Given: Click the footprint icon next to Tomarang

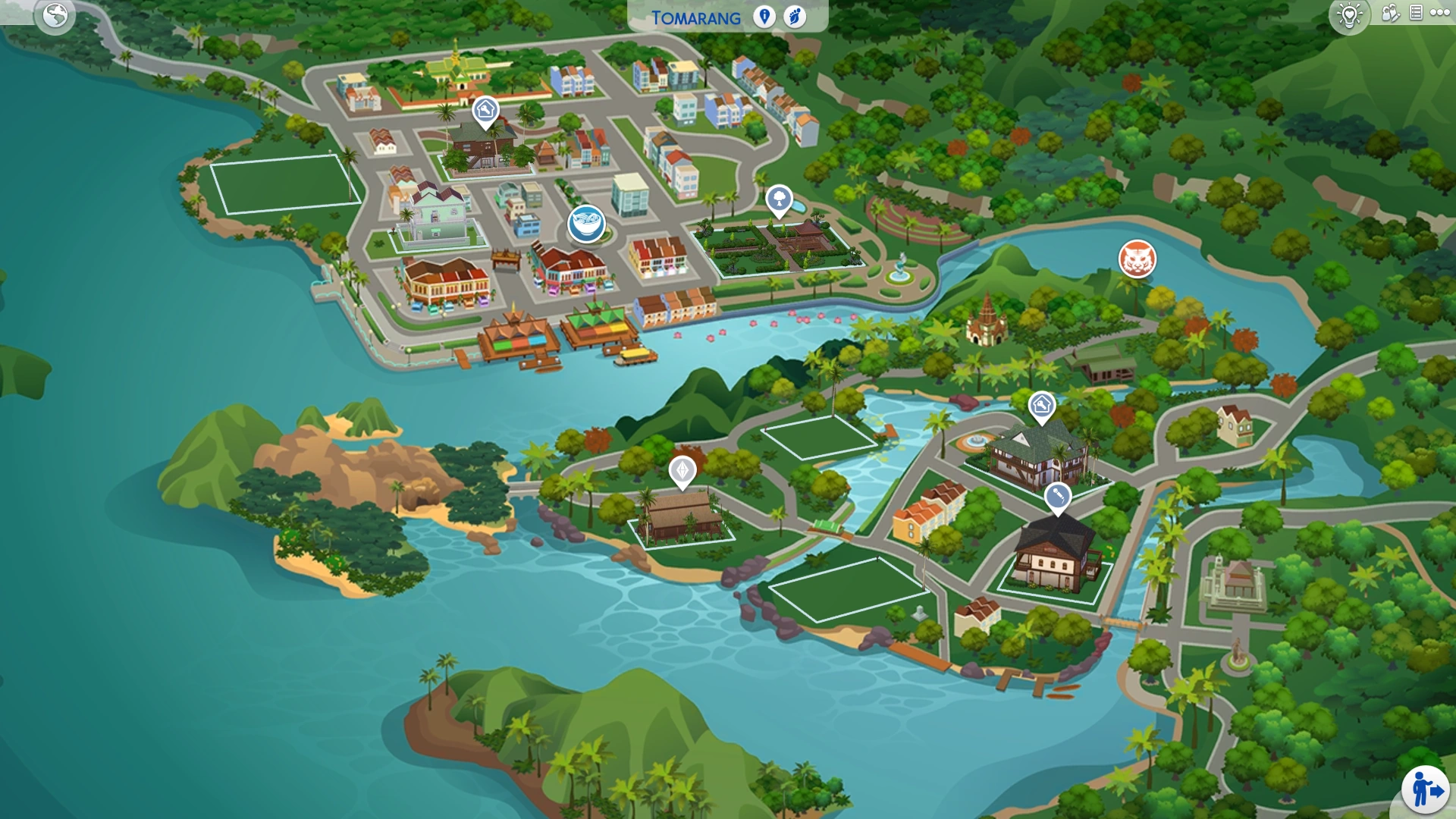Looking at the screenshot, I should 795,17.
